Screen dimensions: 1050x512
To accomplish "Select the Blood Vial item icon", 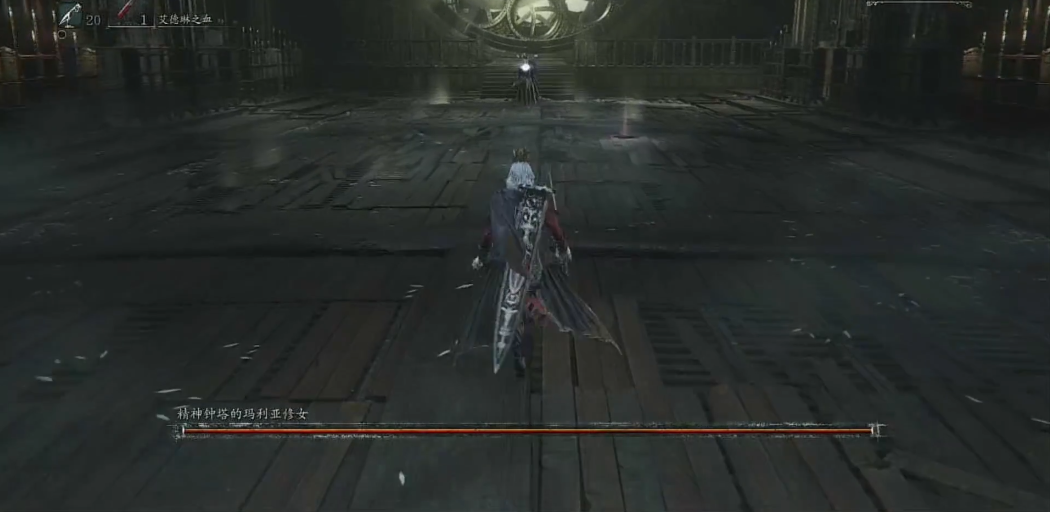I will [x=70, y=14].
